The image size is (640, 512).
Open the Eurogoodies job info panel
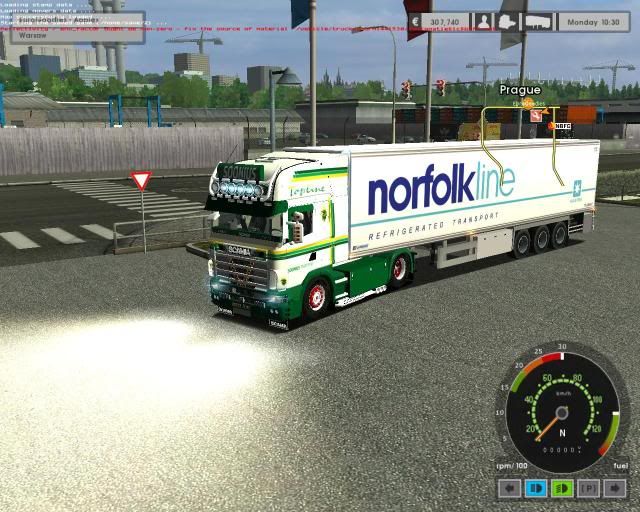(73, 20)
